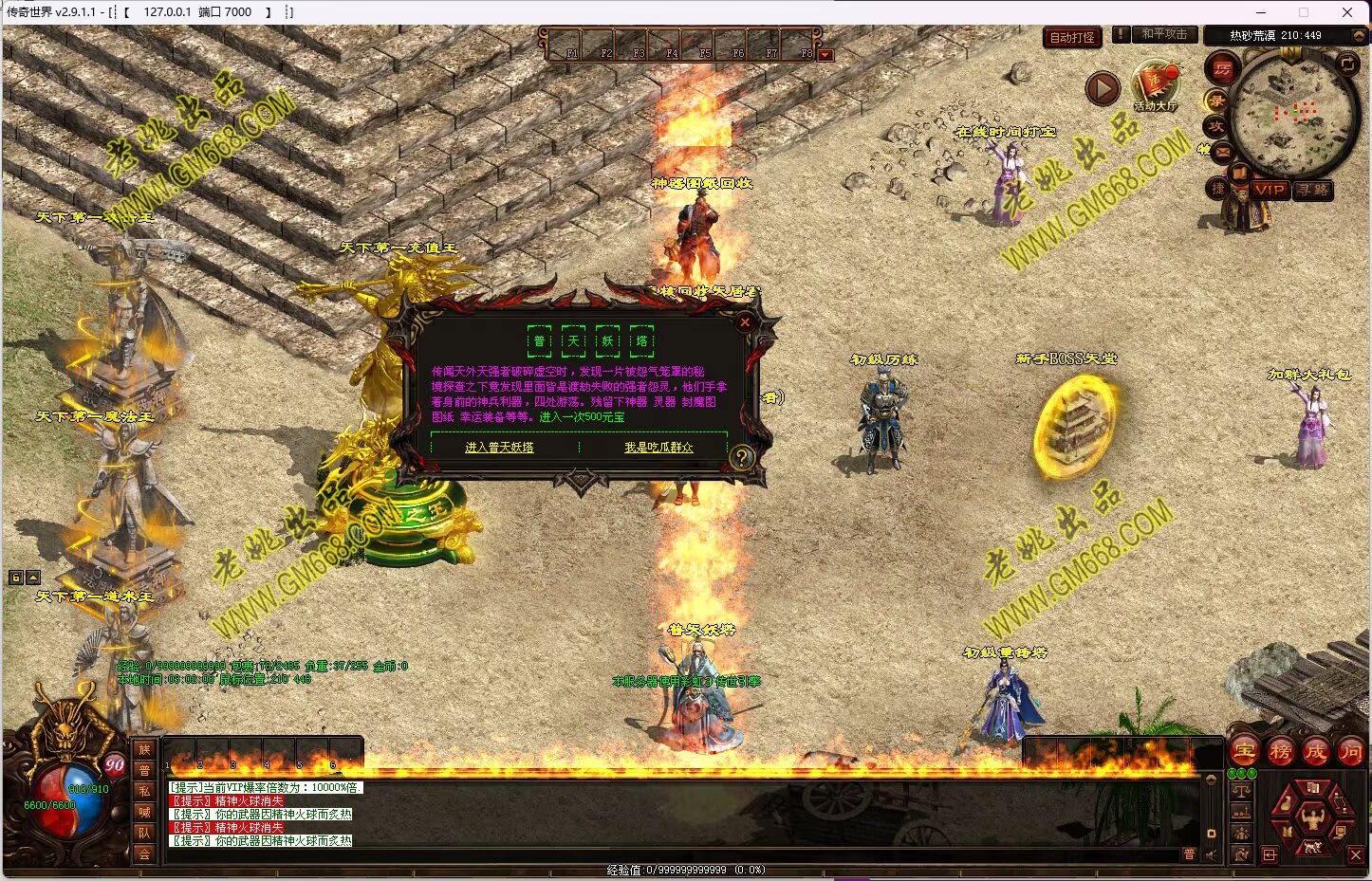Click the dialog's question mark help icon
This screenshot has width=1372, height=881.
(x=742, y=457)
